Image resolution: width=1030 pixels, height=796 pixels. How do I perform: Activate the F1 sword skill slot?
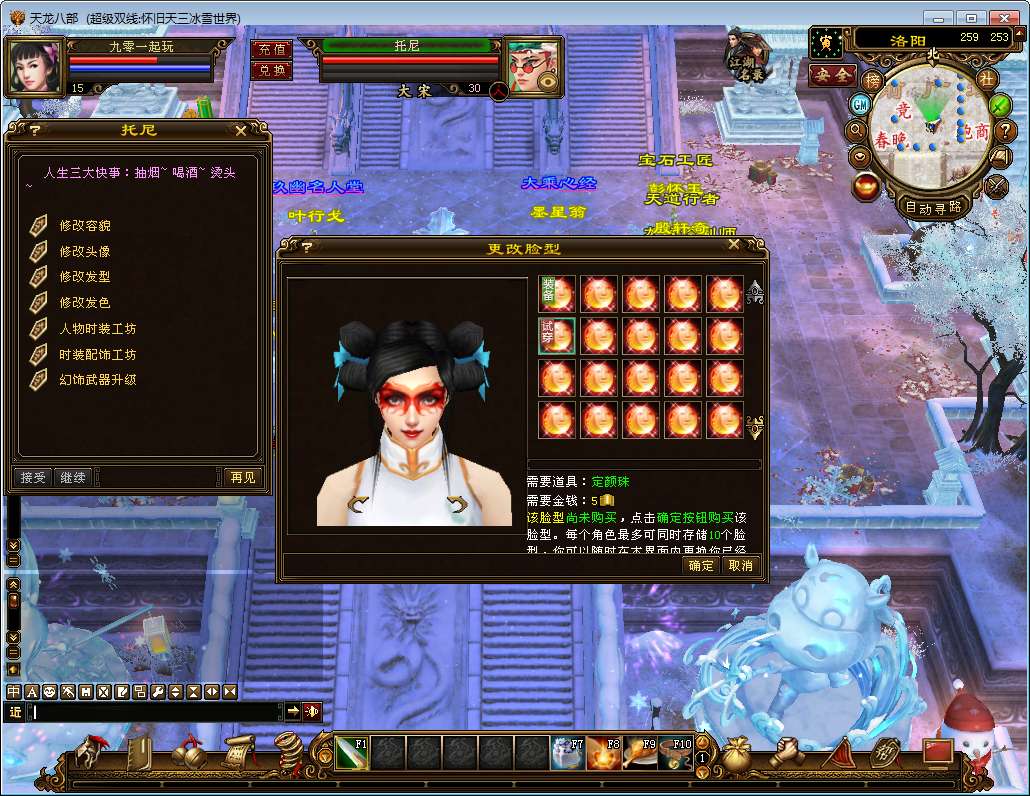point(351,752)
